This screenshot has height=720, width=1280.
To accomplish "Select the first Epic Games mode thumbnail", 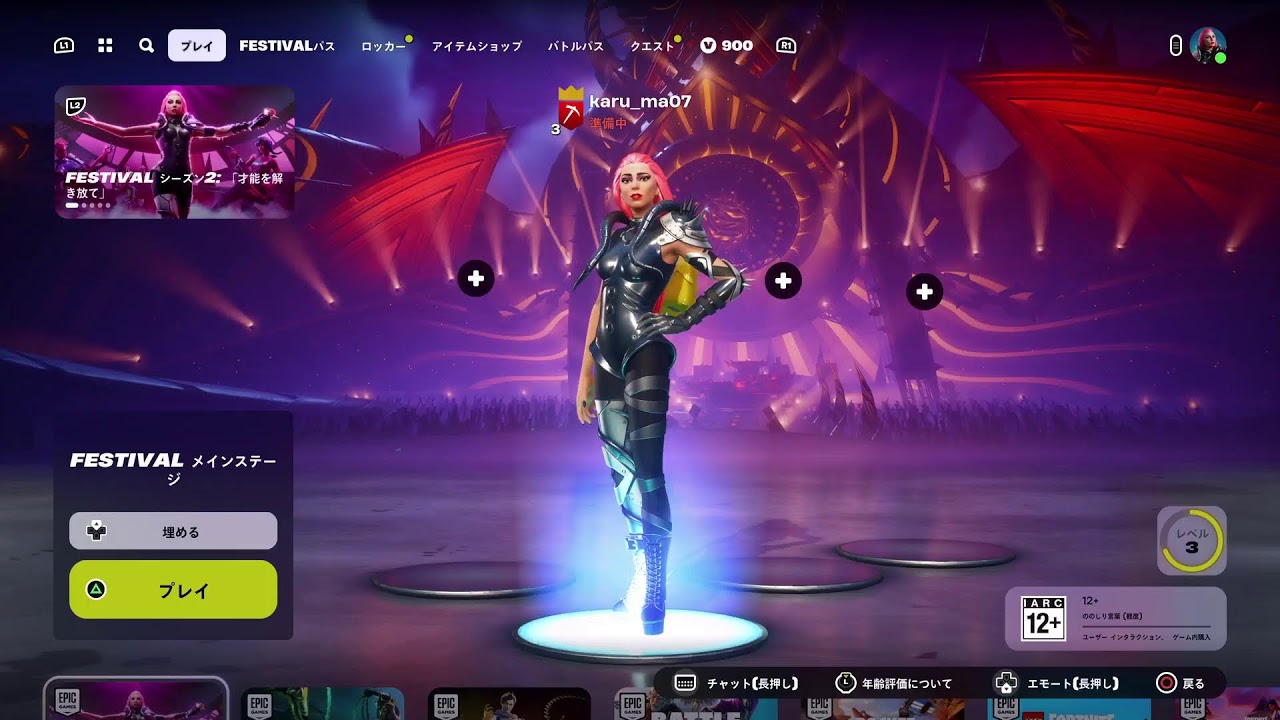I will pos(136,700).
